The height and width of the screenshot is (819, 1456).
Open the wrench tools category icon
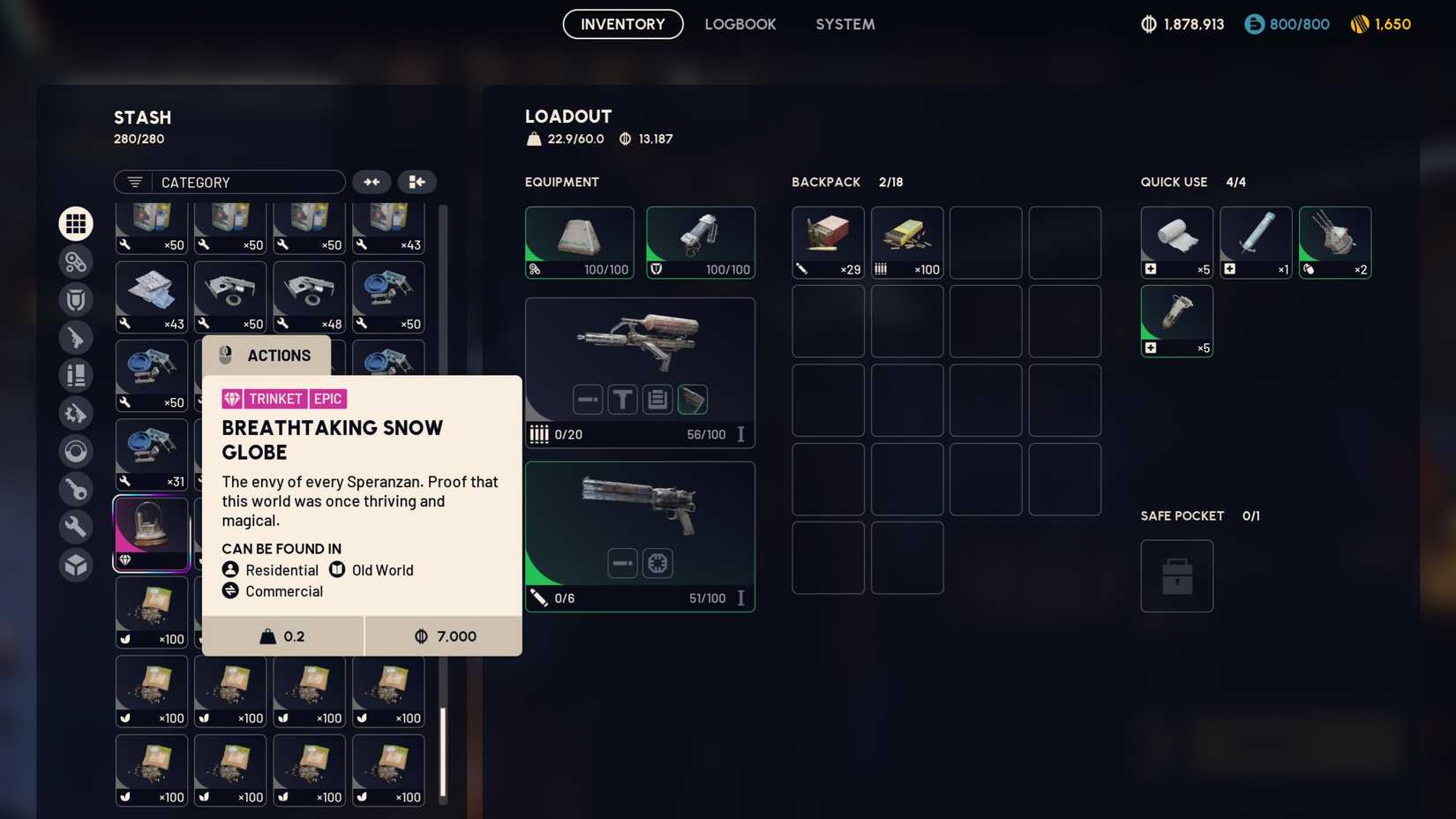pos(76,526)
